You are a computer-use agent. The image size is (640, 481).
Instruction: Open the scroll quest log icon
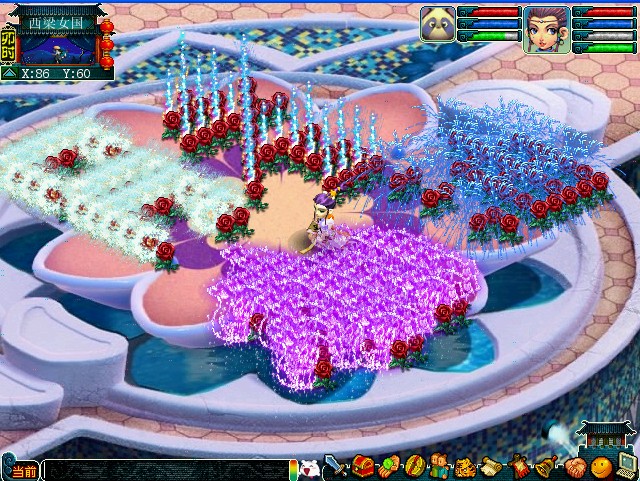tap(492, 467)
